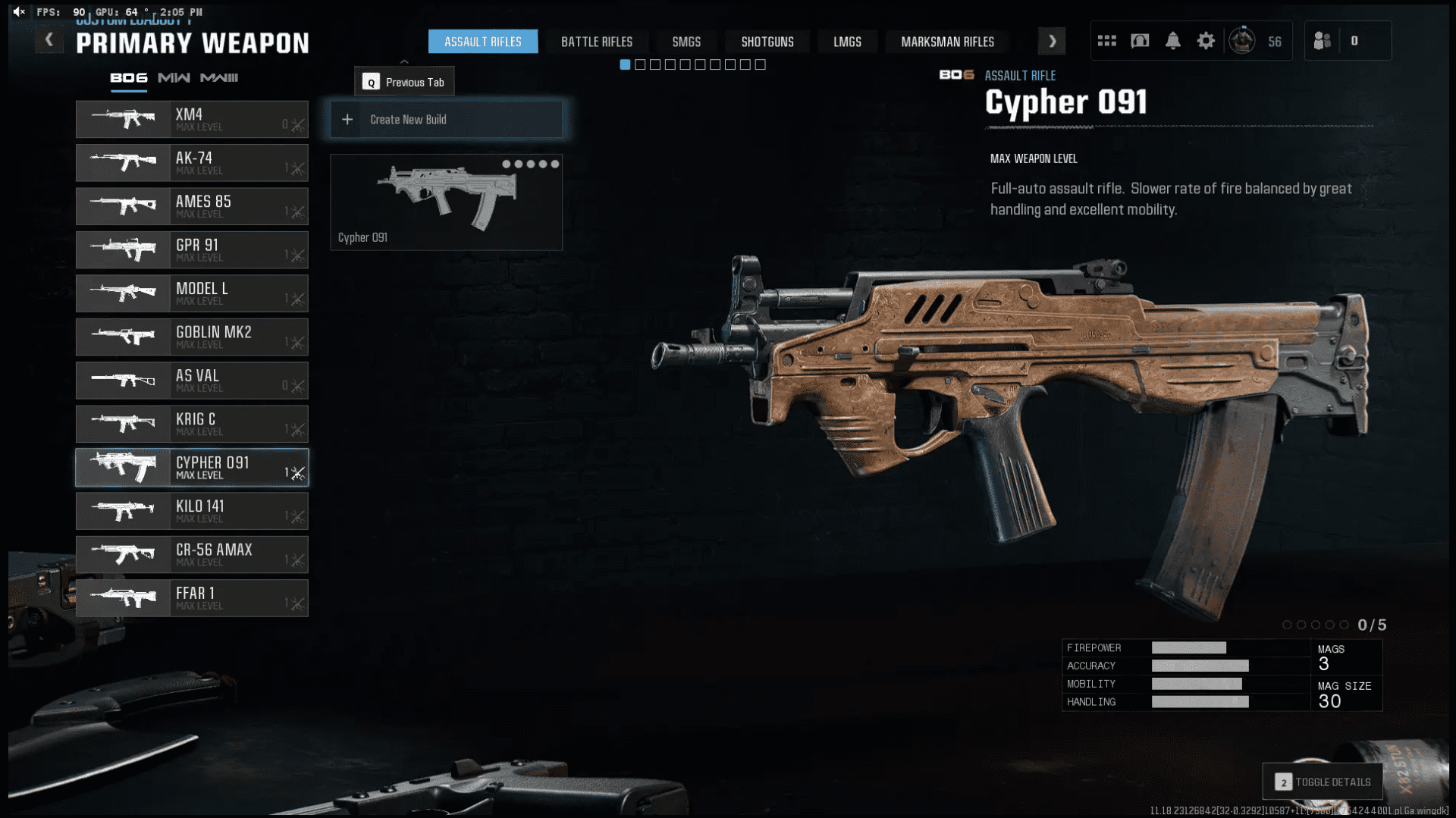Show the LMGs category
The image size is (1456, 818).
(x=847, y=42)
